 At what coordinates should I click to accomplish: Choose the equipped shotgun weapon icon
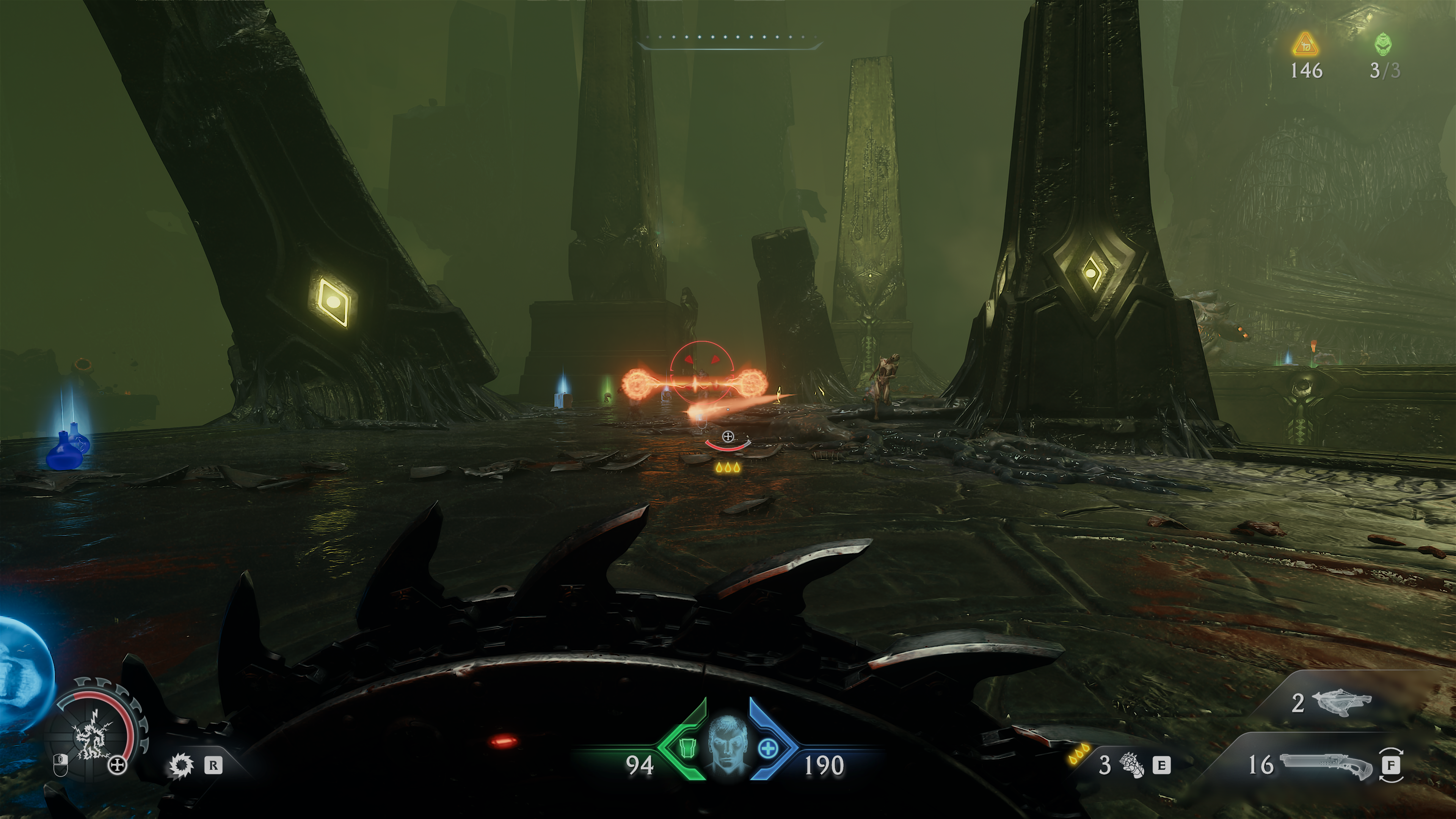point(1326,766)
